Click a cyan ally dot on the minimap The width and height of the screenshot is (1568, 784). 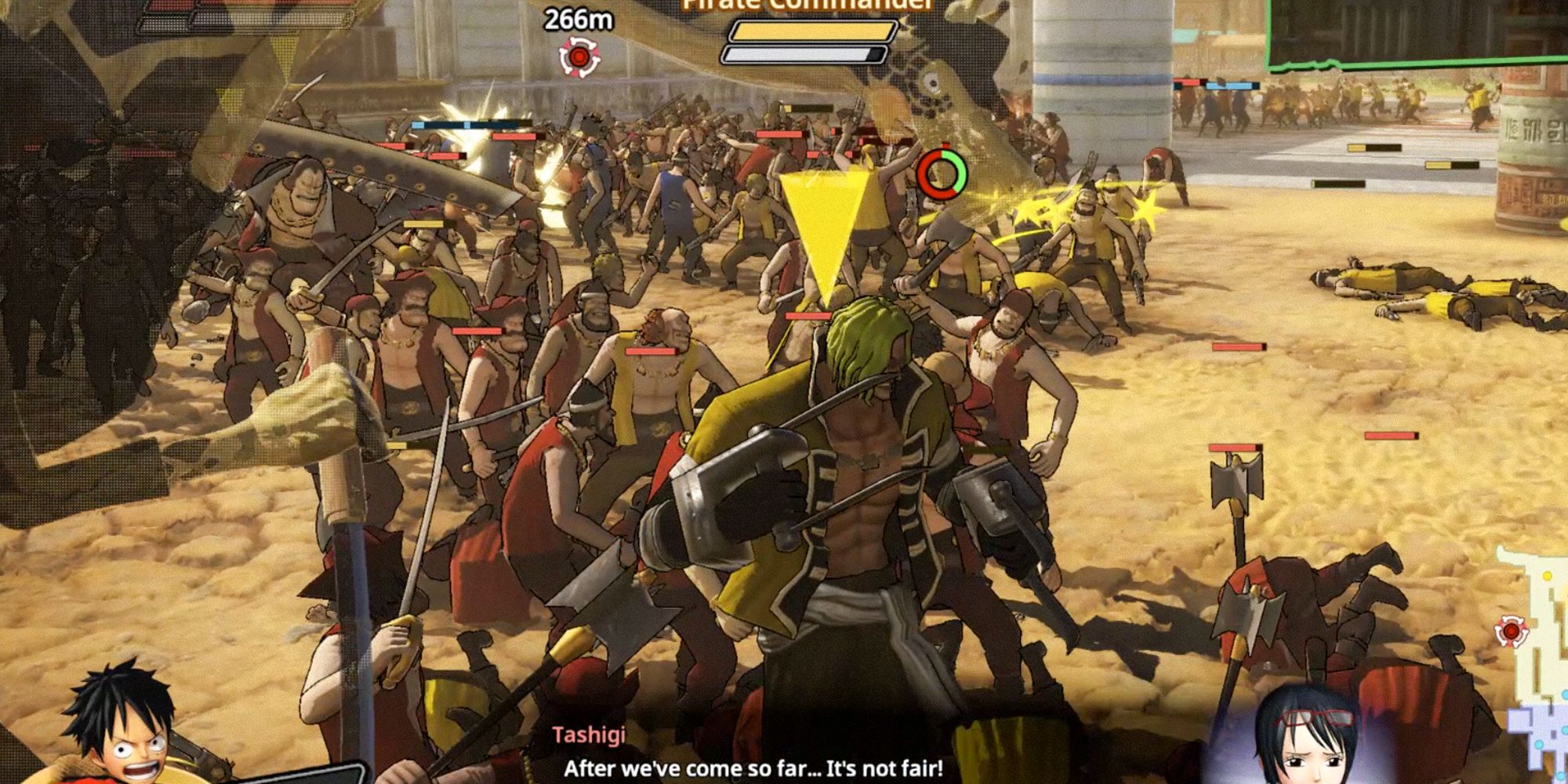[1539, 743]
